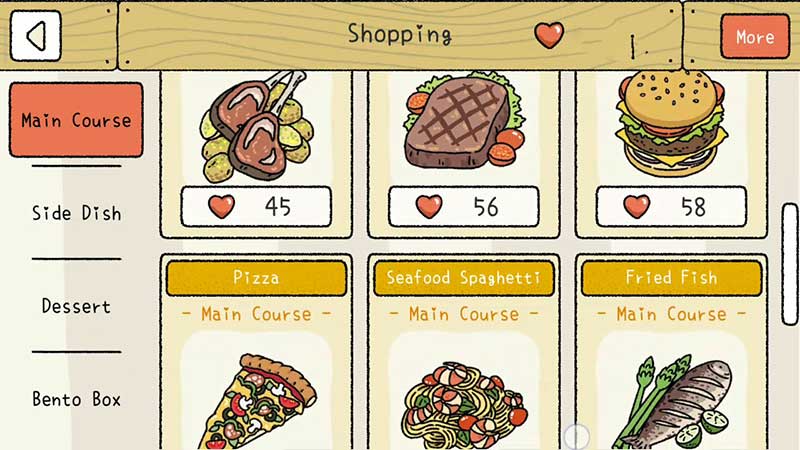Select the Side Dish category
The width and height of the screenshot is (800, 450).
click(x=76, y=213)
